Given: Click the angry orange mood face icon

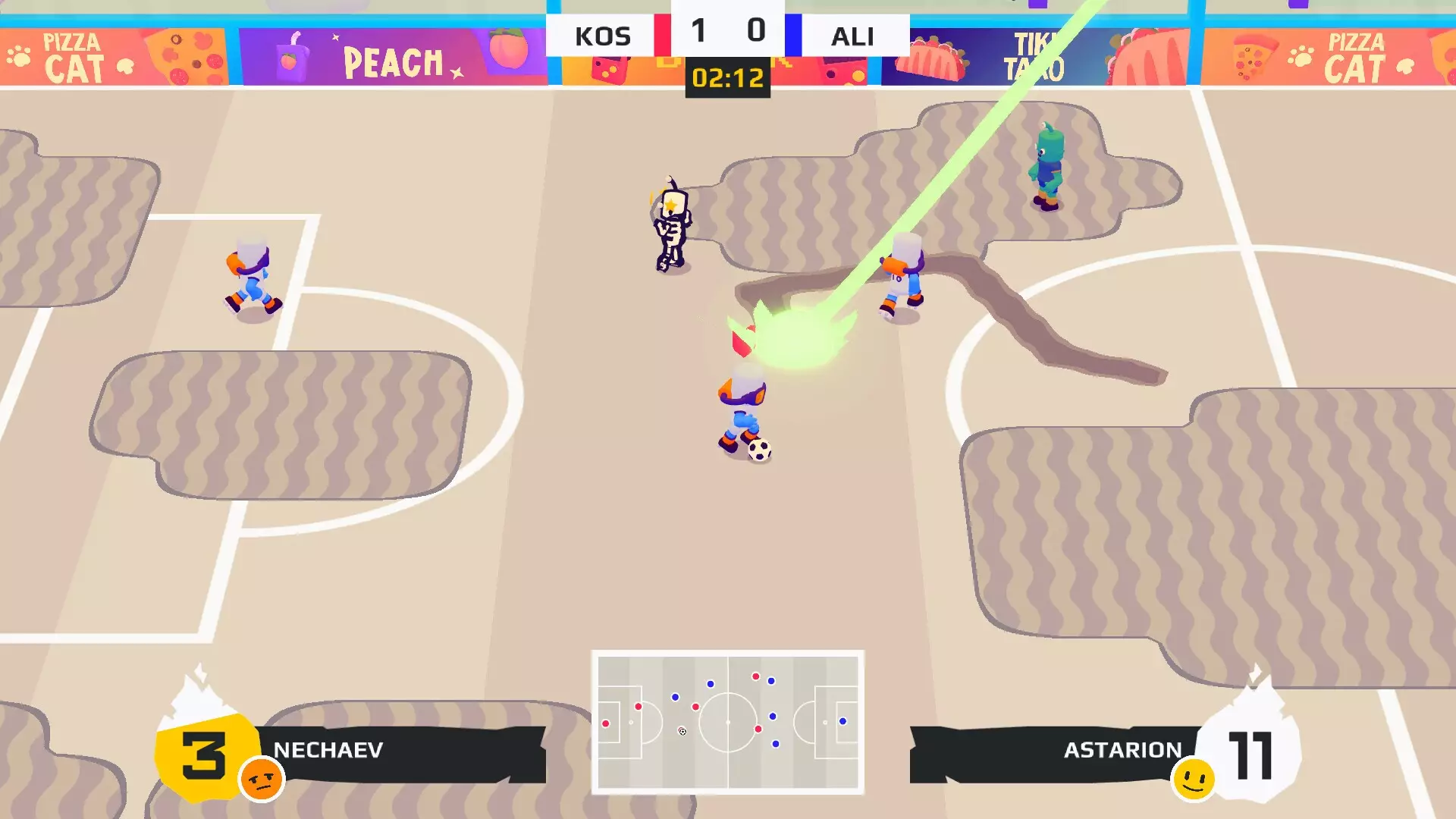Looking at the screenshot, I should 262,780.
